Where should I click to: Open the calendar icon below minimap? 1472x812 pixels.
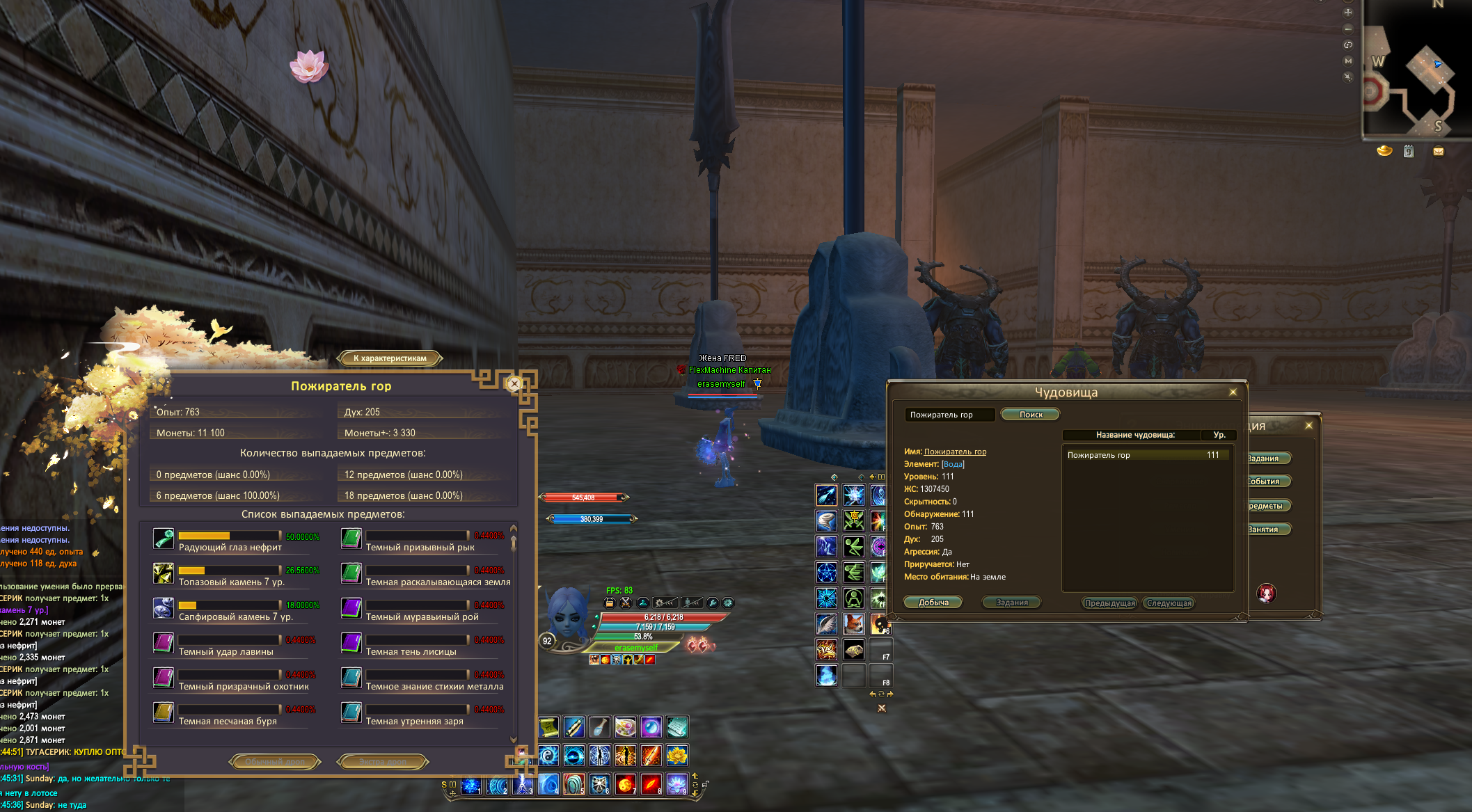(1409, 151)
